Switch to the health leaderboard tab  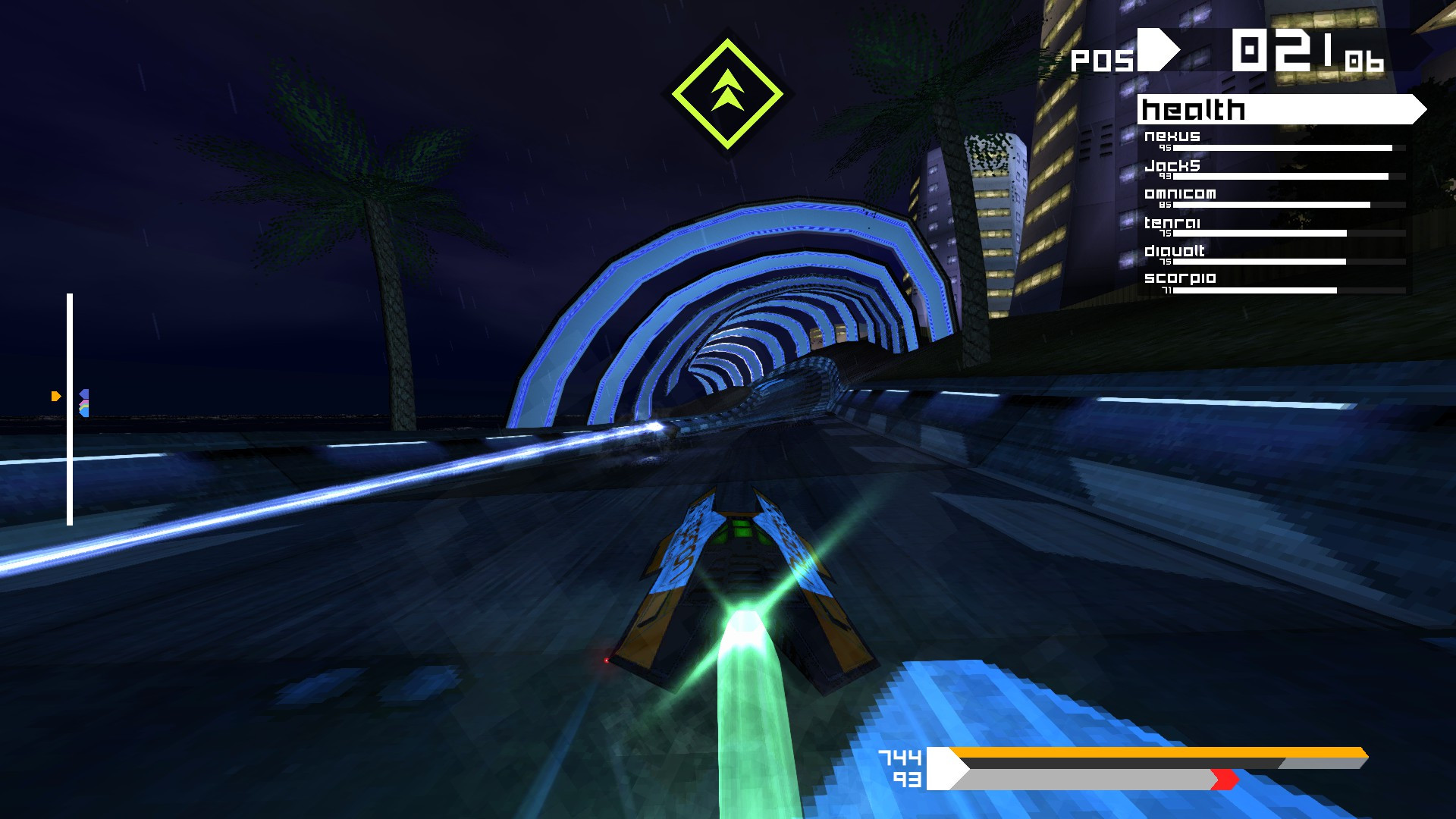pos(1191,110)
